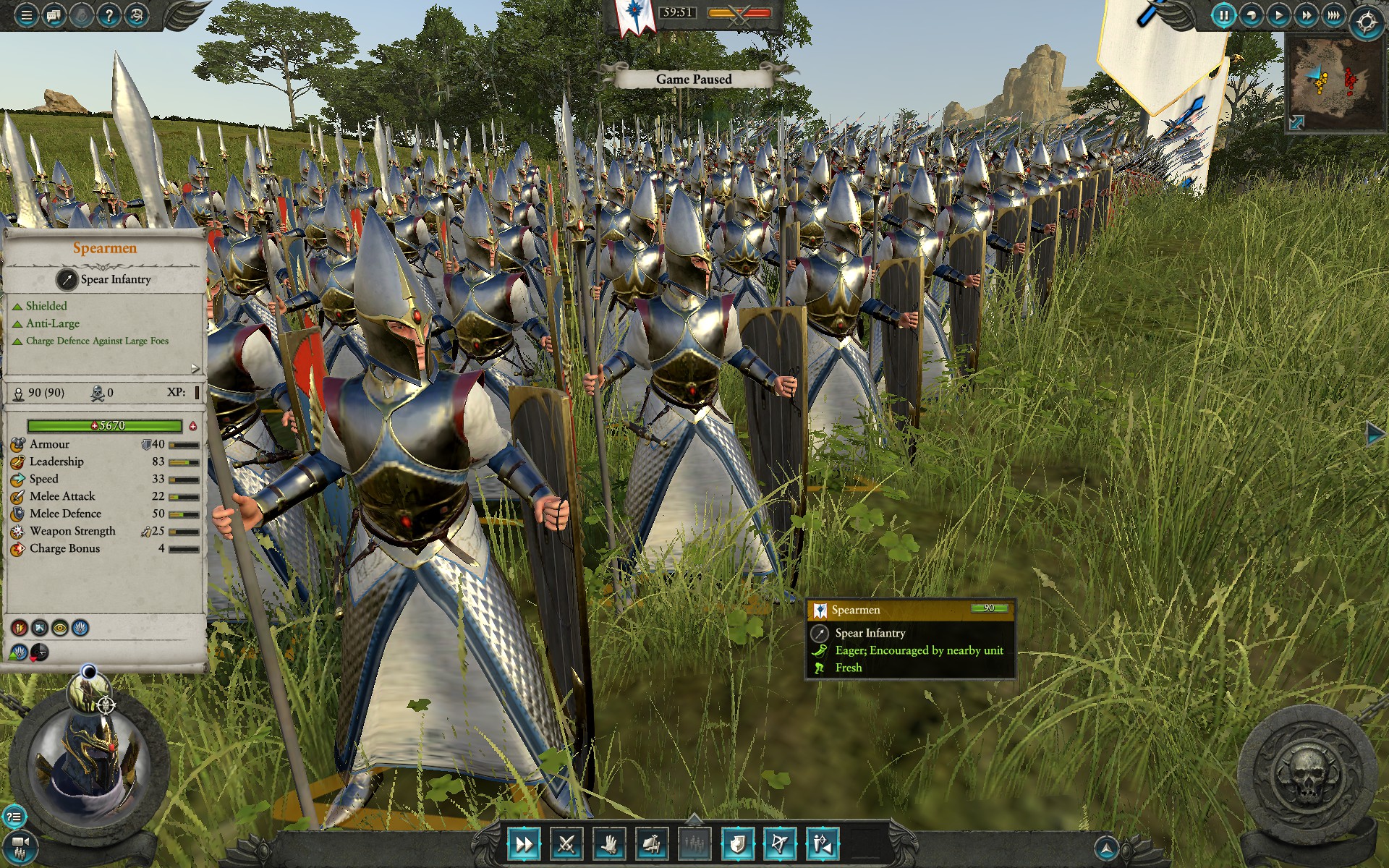Pause the battle with the pause button
The width and height of the screenshot is (1389, 868).
click(x=1223, y=15)
